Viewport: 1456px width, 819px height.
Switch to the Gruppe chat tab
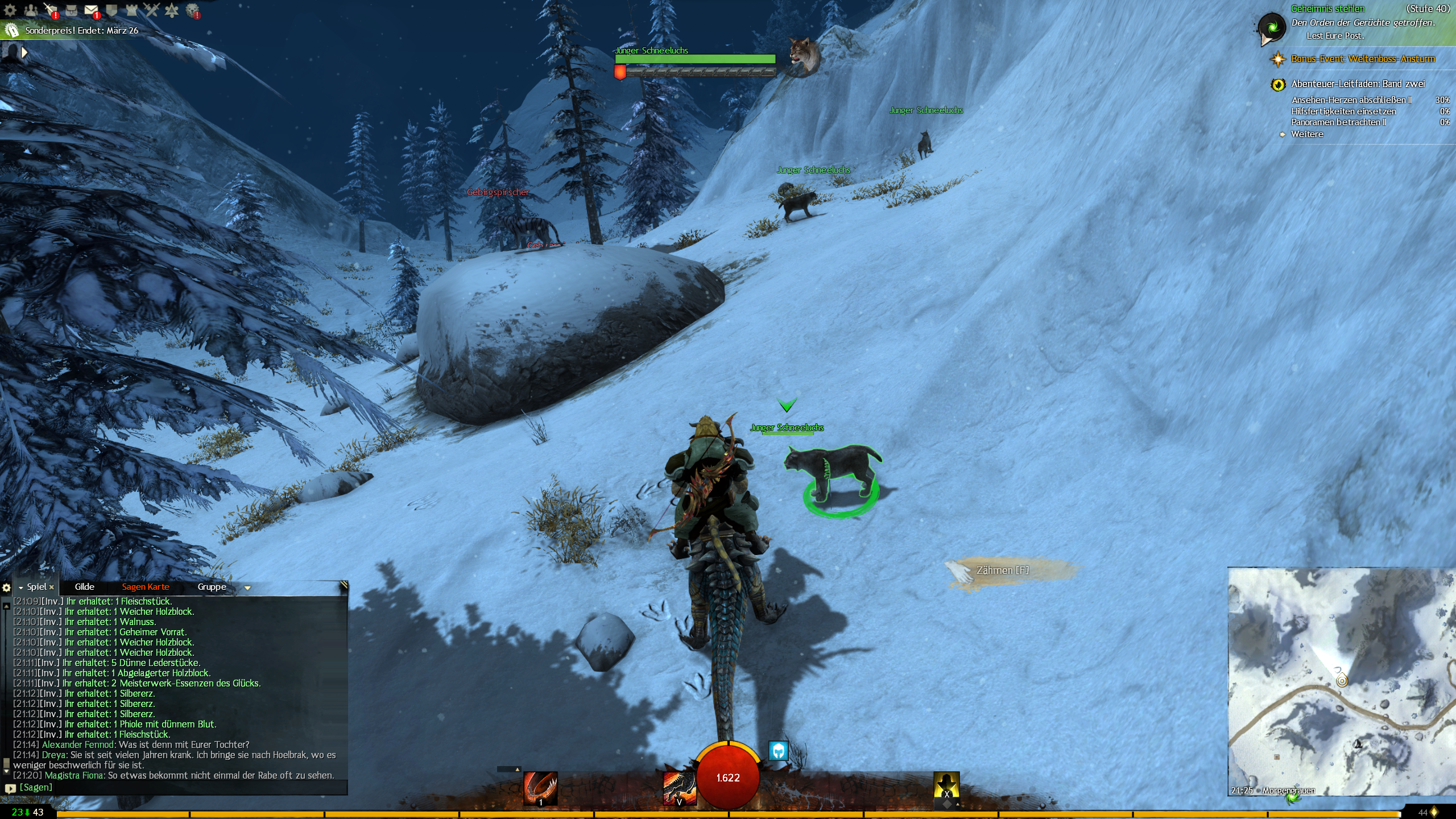coord(212,587)
